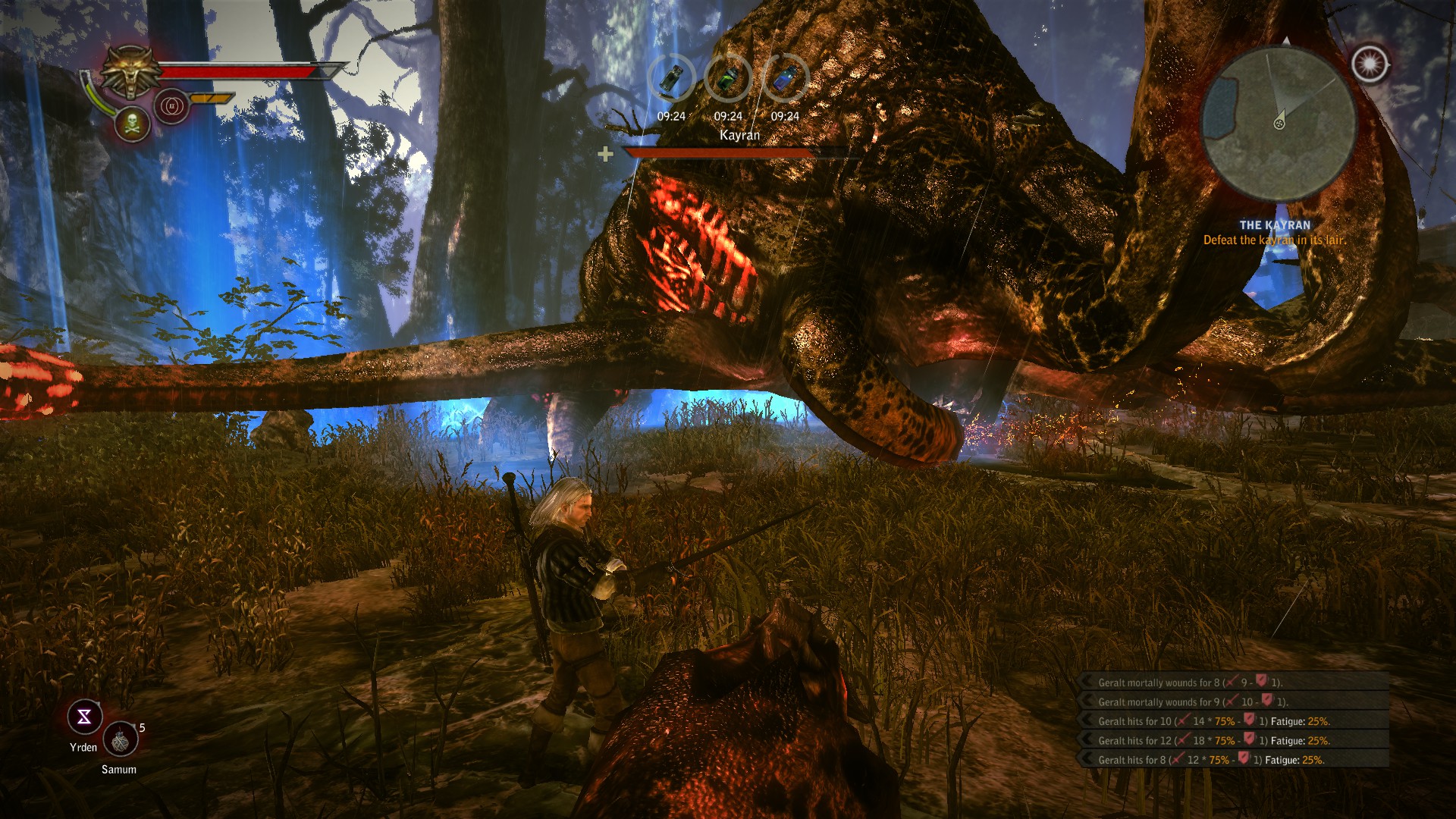The width and height of the screenshot is (1456, 819).
Task: Select the Samum bomb slot
Action: [x=120, y=740]
